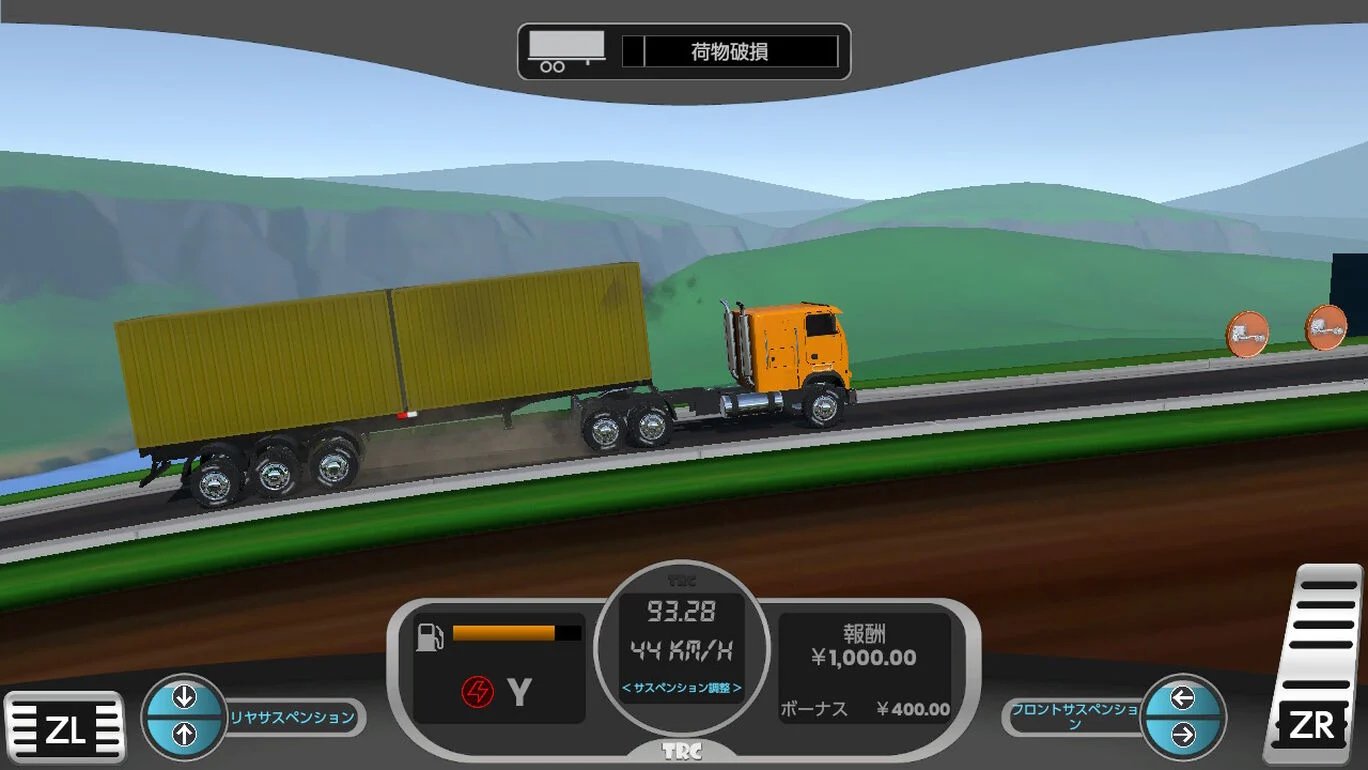Tap the ZL brake pedal
Image resolution: width=1368 pixels, height=770 pixels.
click(x=65, y=728)
